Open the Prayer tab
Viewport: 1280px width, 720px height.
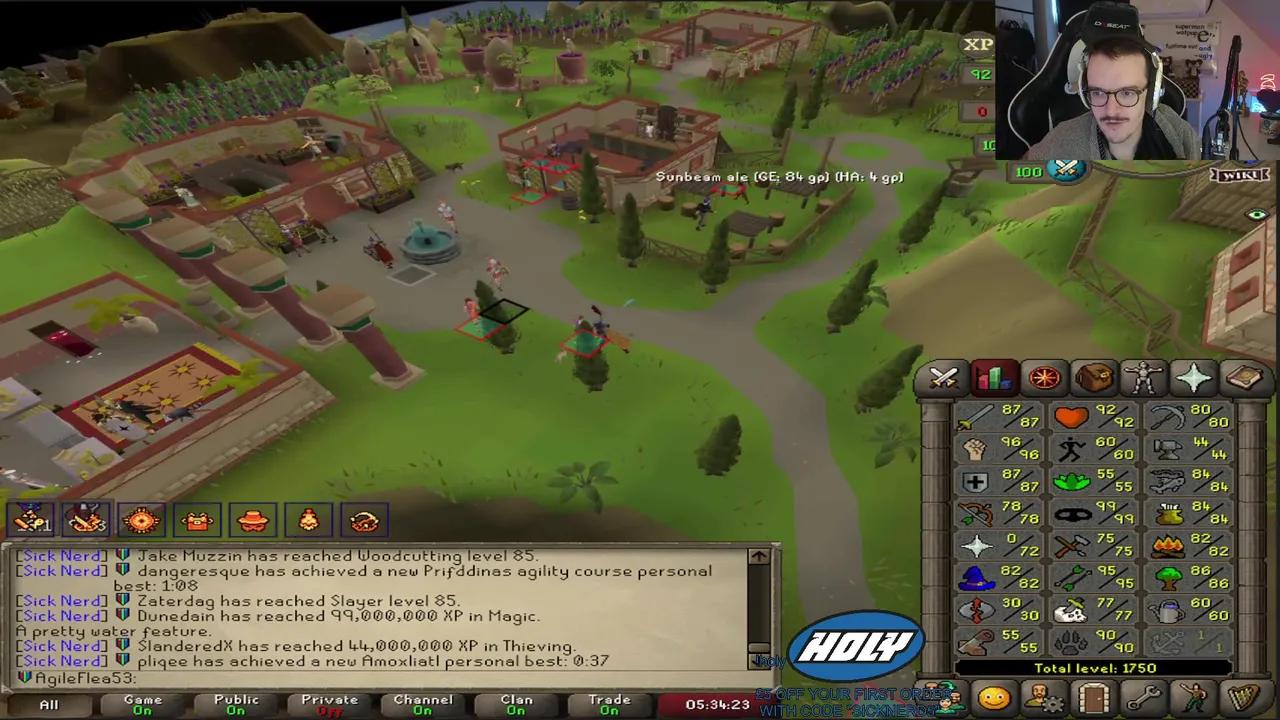[1194, 377]
